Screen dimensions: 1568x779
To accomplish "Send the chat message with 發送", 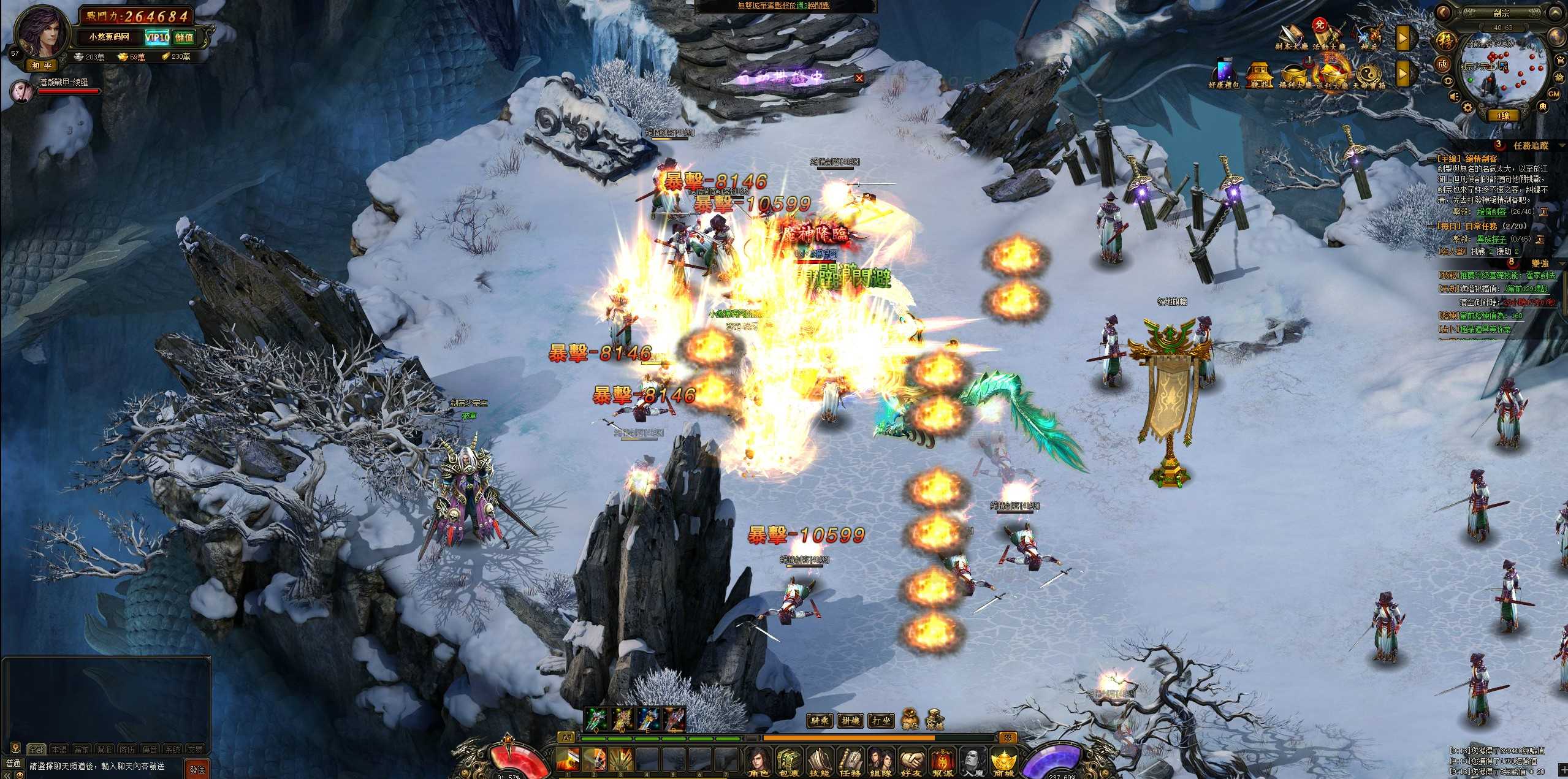I will coord(197,769).
